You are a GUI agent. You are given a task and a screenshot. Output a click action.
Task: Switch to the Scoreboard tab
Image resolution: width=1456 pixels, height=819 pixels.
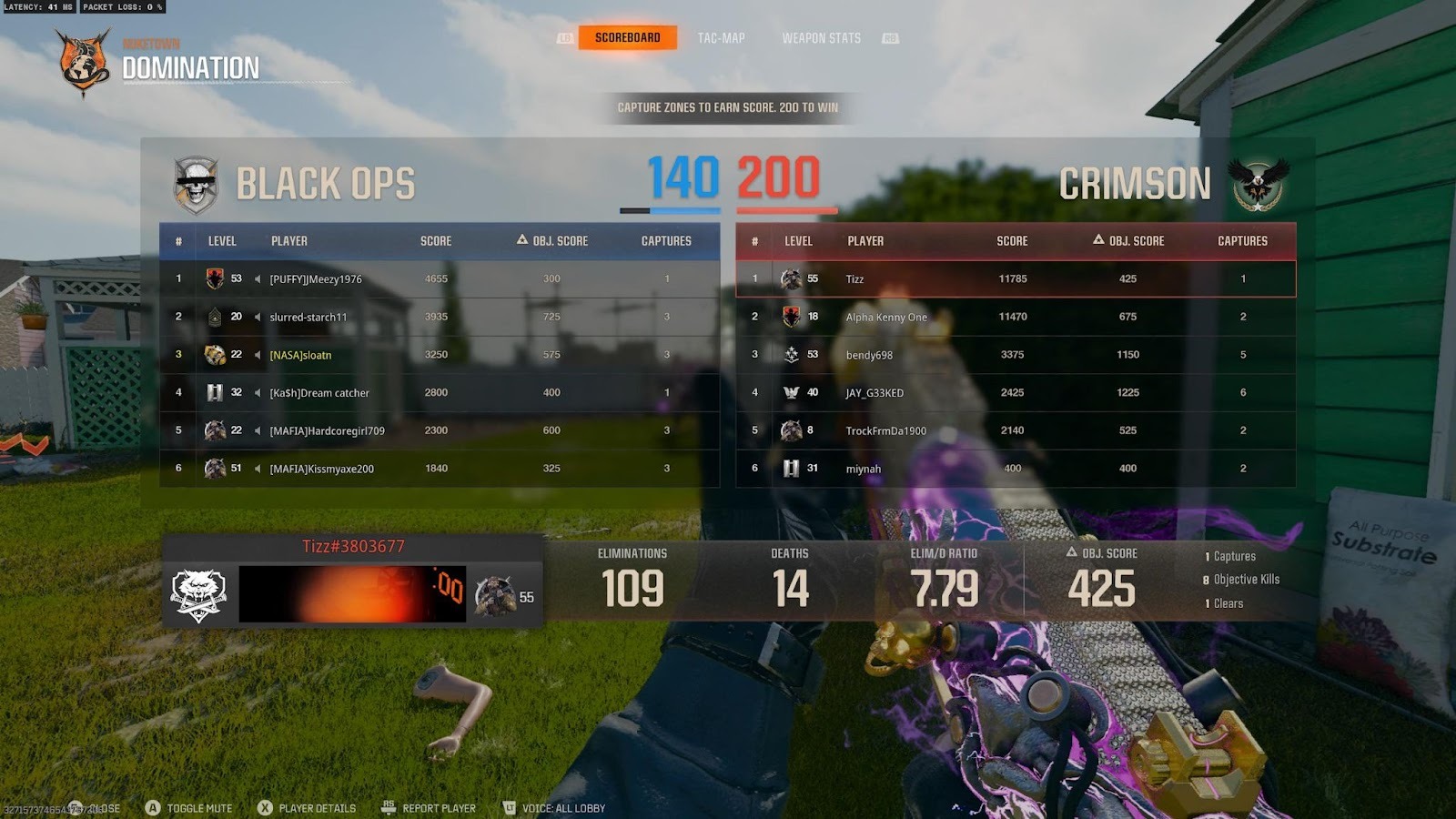click(x=627, y=37)
